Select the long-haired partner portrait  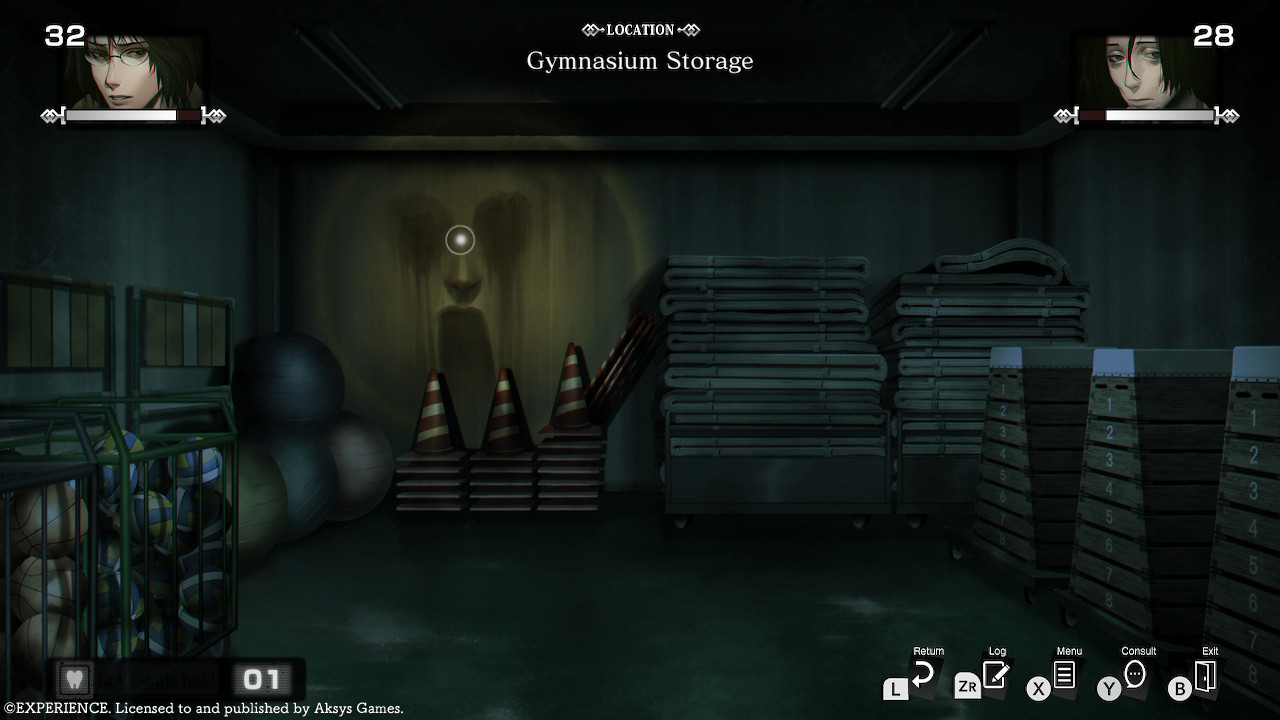coord(1145,72)
